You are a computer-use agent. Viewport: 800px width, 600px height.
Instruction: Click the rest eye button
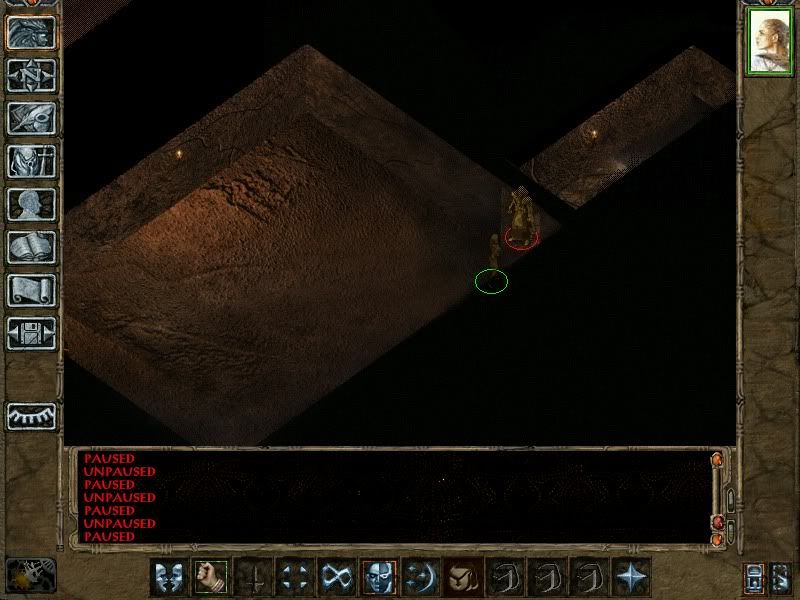(31, 416)
